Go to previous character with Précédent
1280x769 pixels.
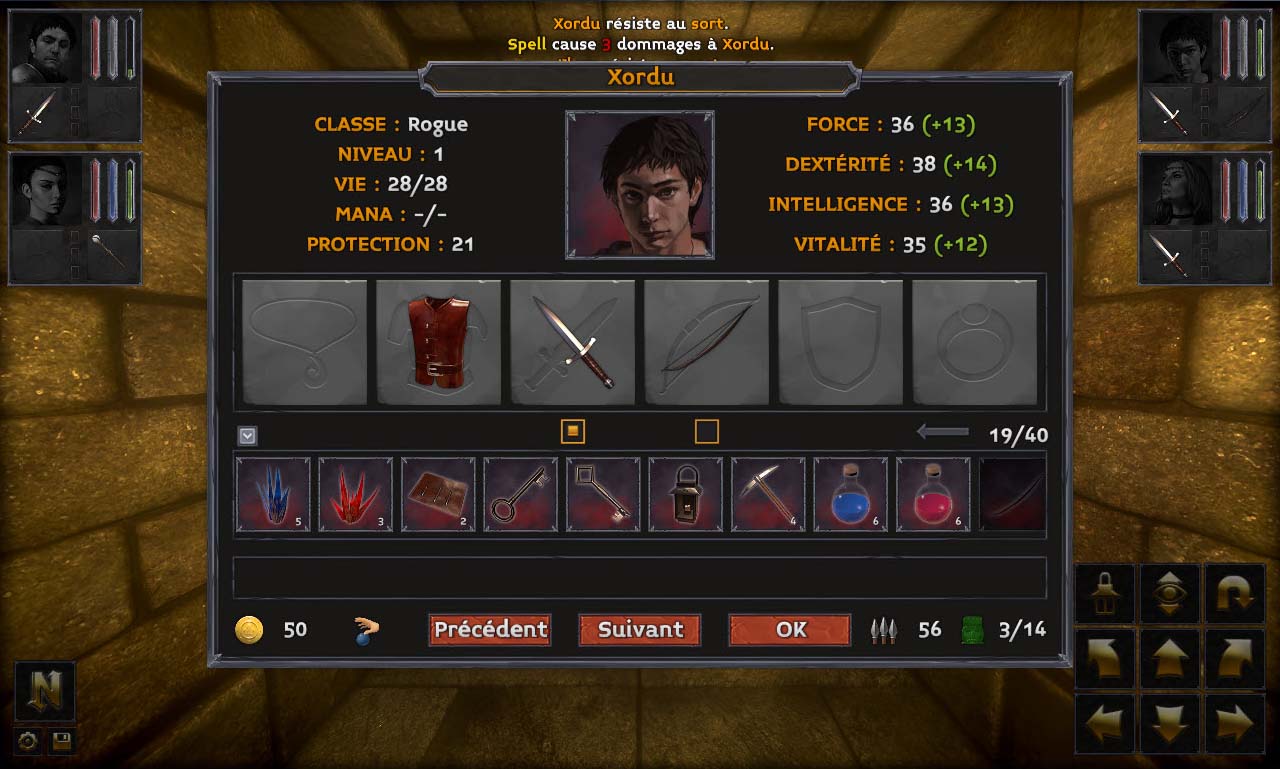[490, 630]
